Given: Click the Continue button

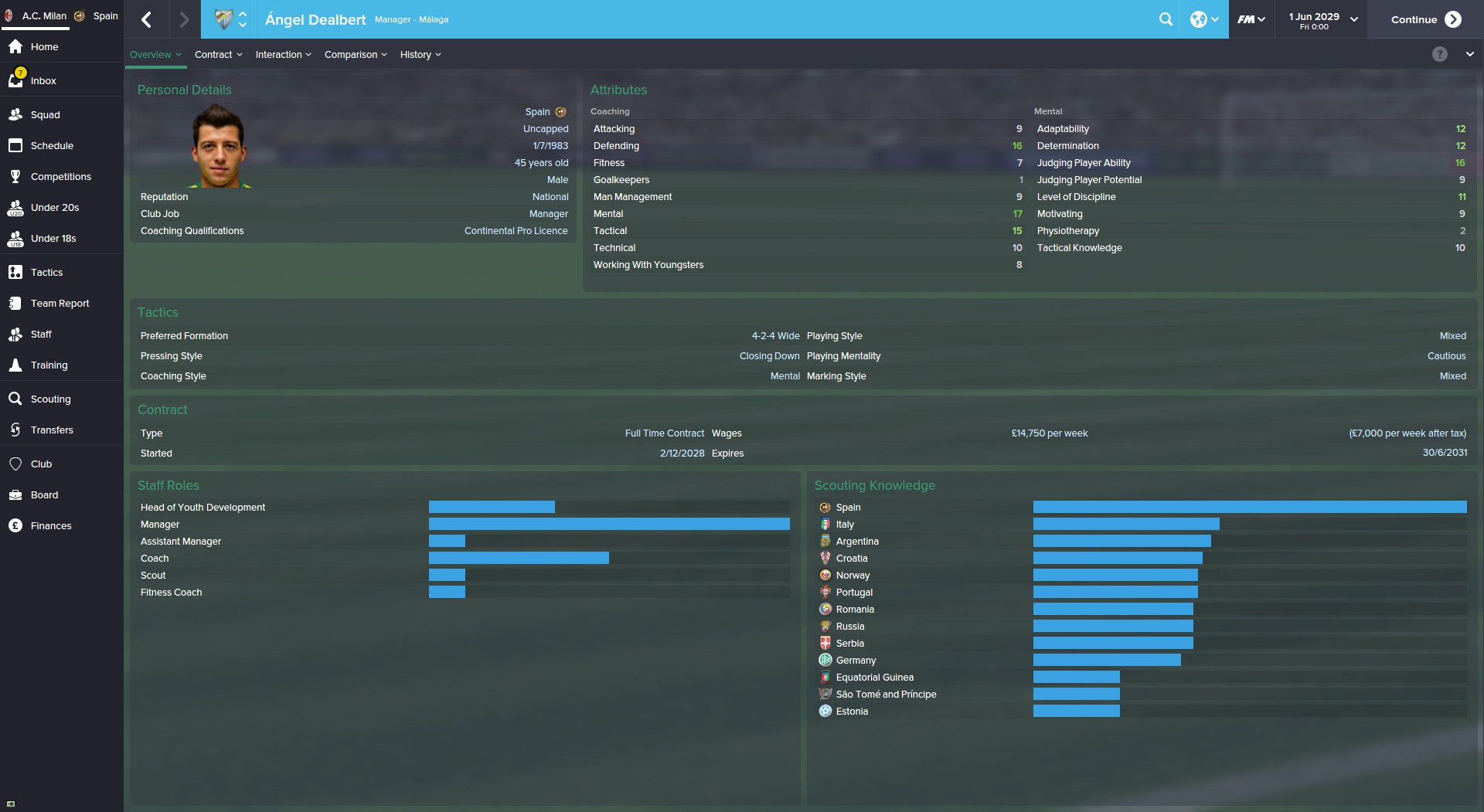Looking at the screenshot, I should coord(1424,19).
